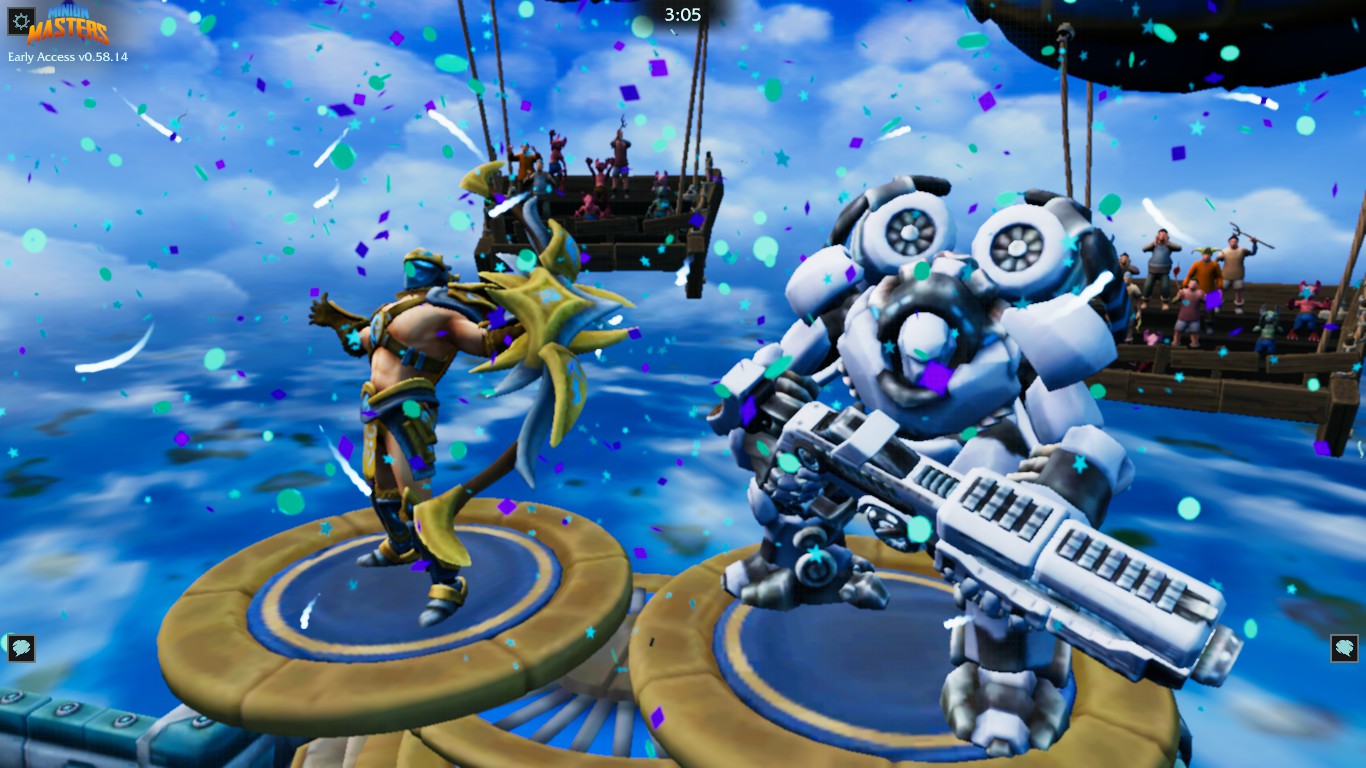Image resolution: width=1366 pixels, height=768 pixels.
Task: Click the match timer showing 3:05
Action: point(683,15)
